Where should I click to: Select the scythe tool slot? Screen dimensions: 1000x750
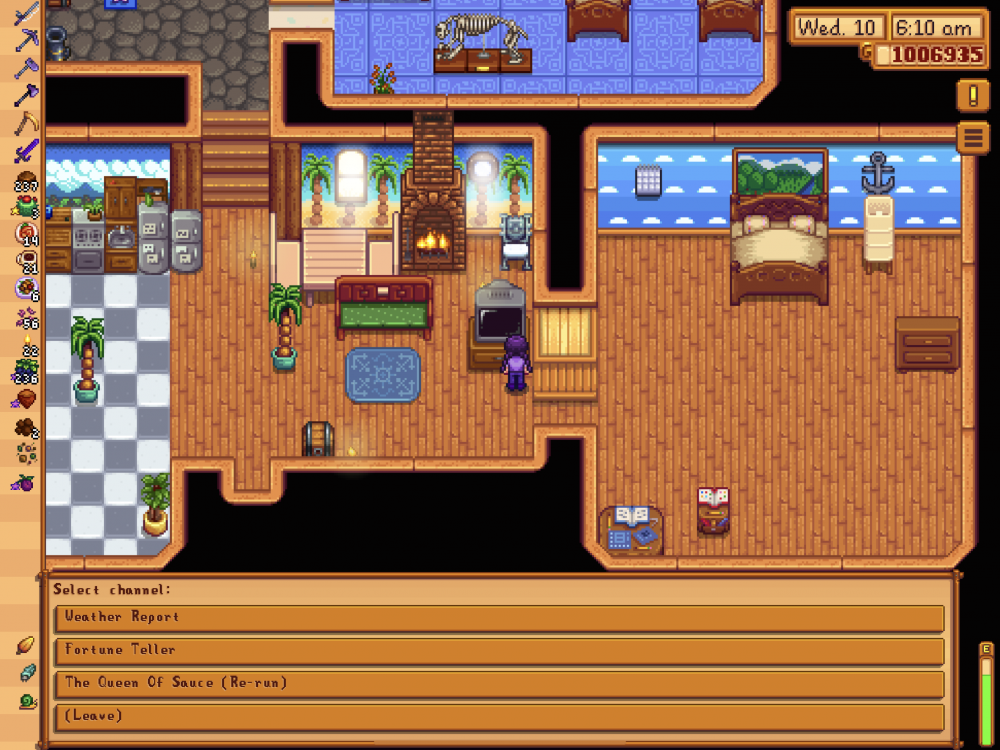tap(26, 123)
